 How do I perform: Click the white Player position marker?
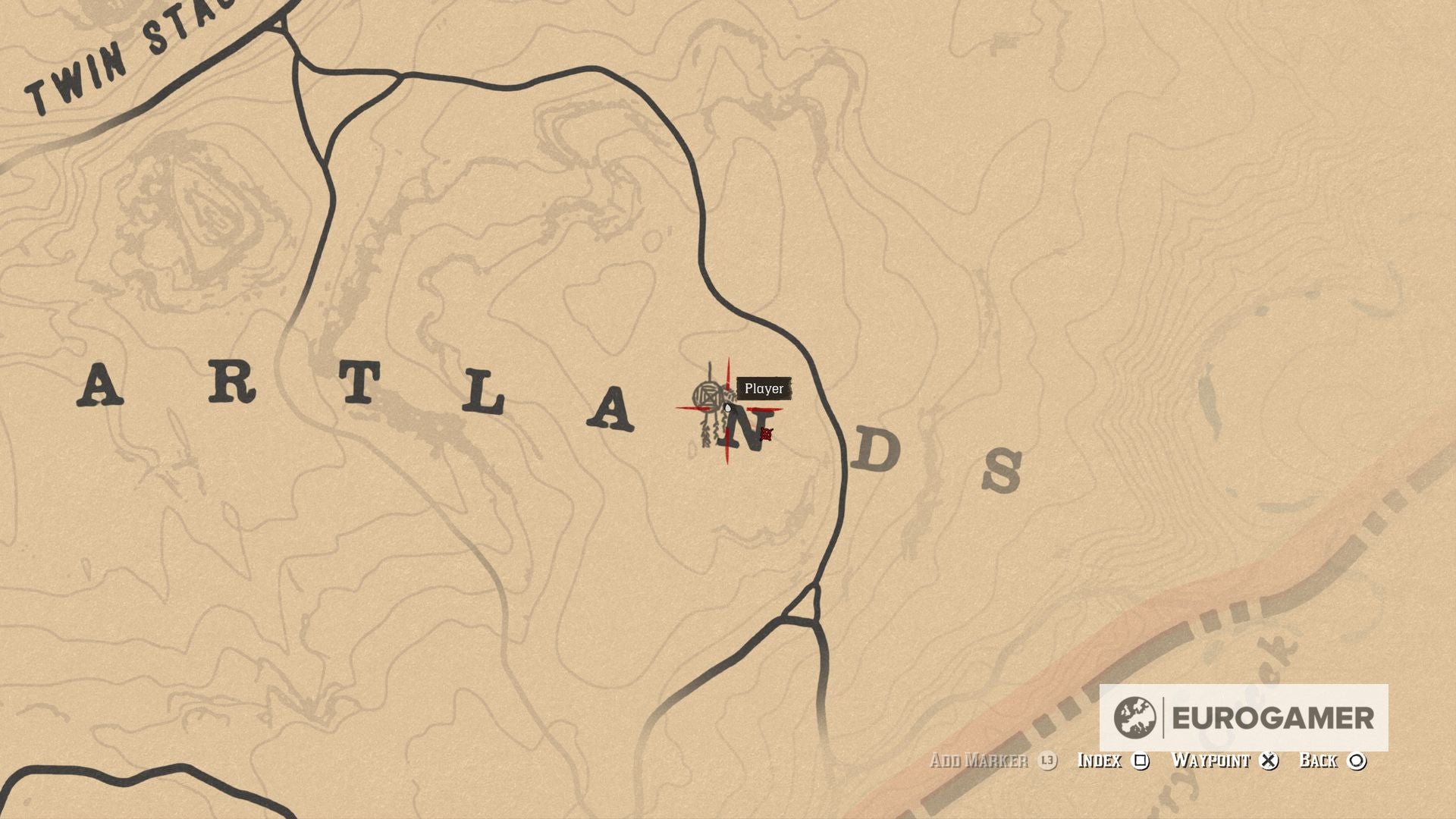[x=728, y=408]
